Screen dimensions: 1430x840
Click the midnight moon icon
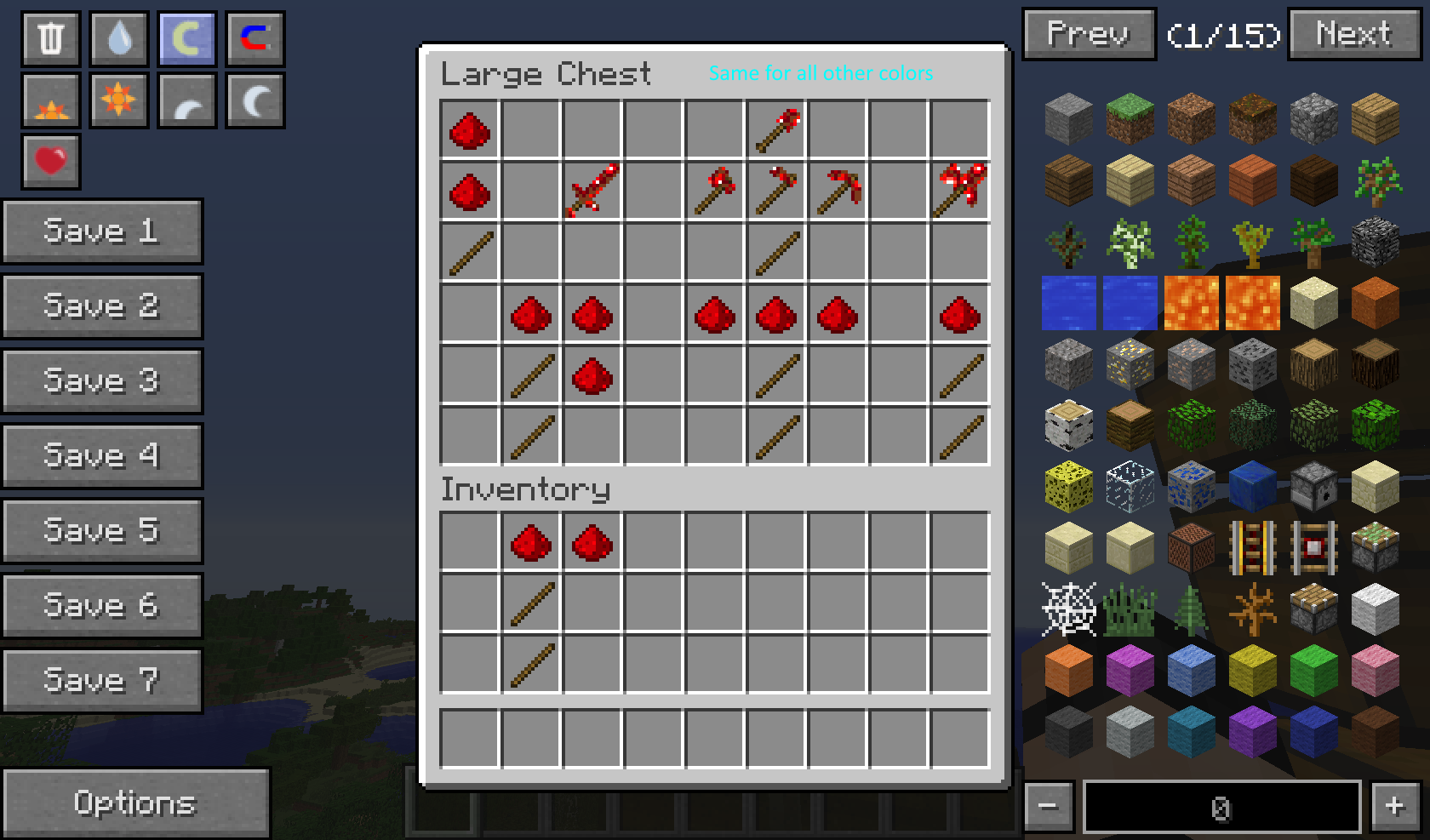point(255,99)
